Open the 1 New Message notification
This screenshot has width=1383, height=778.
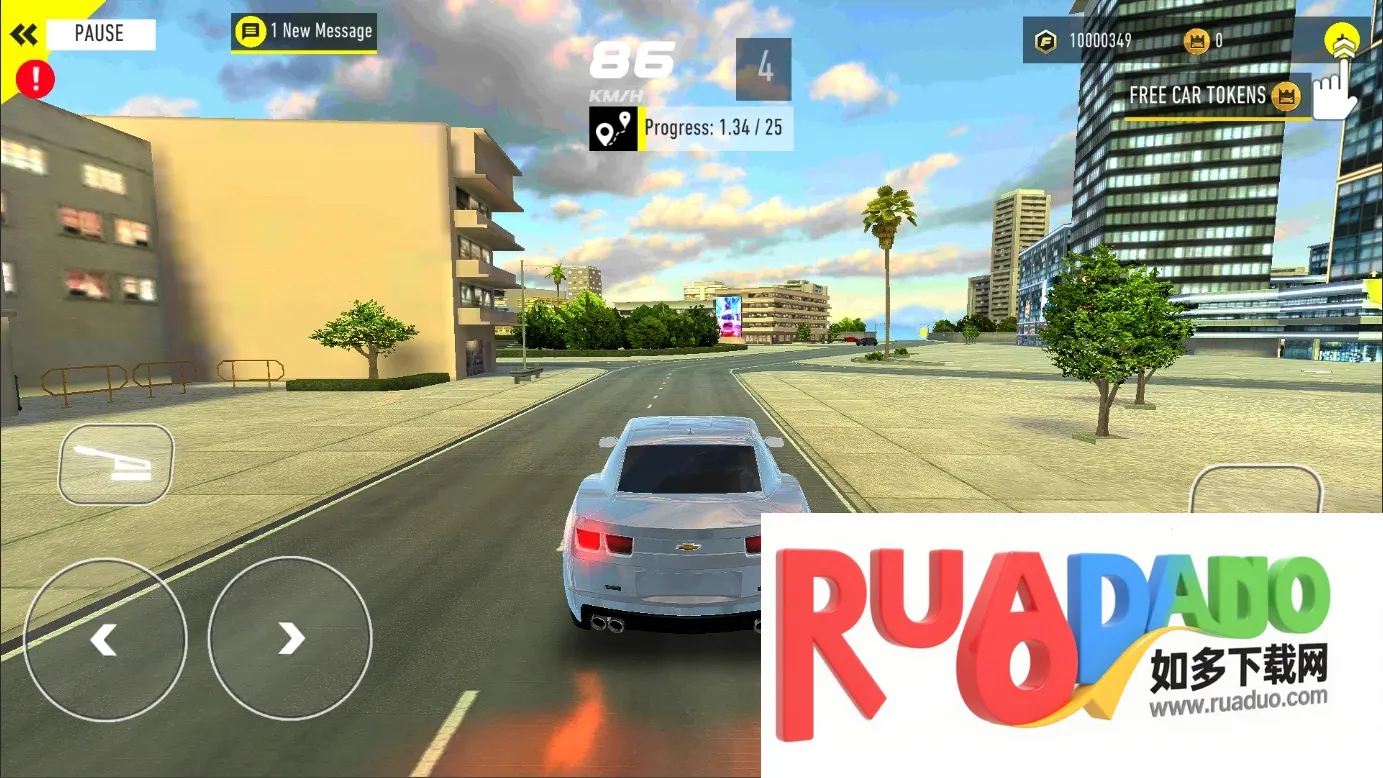(304, 32)
